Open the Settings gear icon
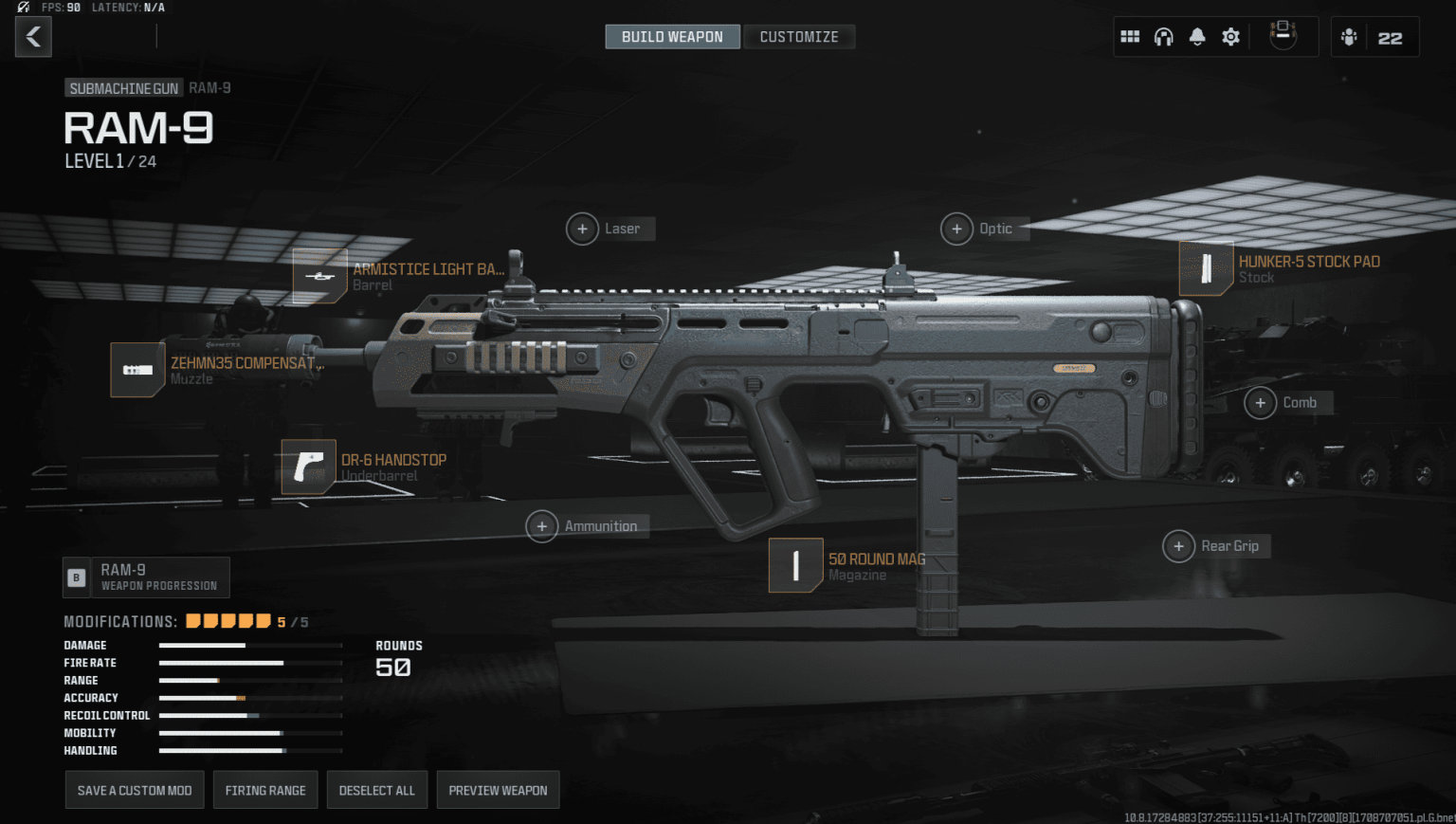 tap(1229, 36)
